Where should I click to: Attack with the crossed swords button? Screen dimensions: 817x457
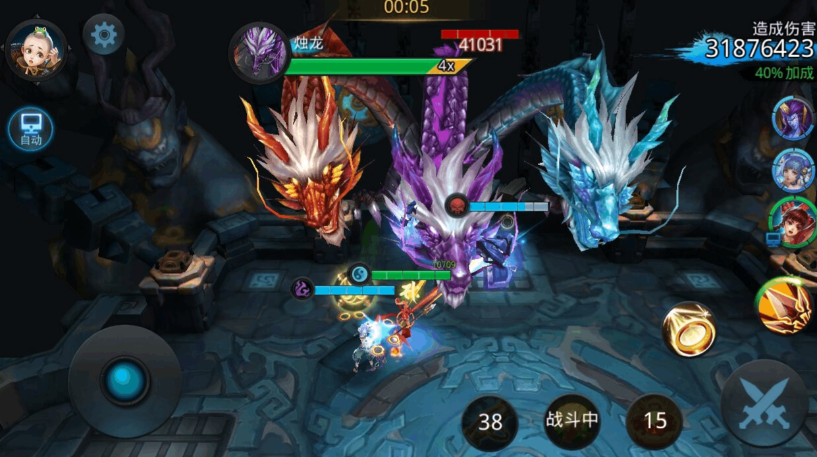(764, 402)
